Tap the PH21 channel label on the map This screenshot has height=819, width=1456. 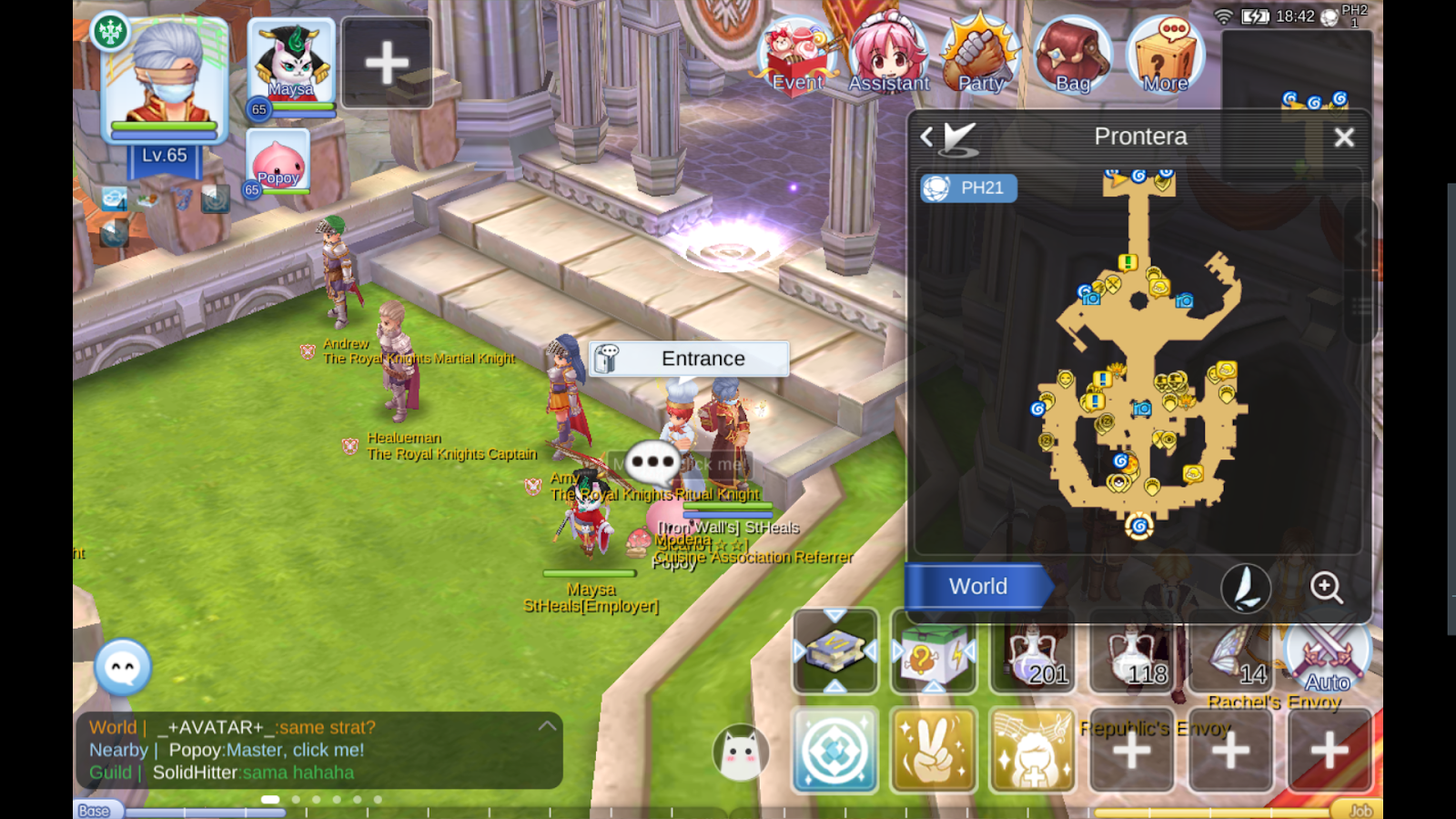968,188
